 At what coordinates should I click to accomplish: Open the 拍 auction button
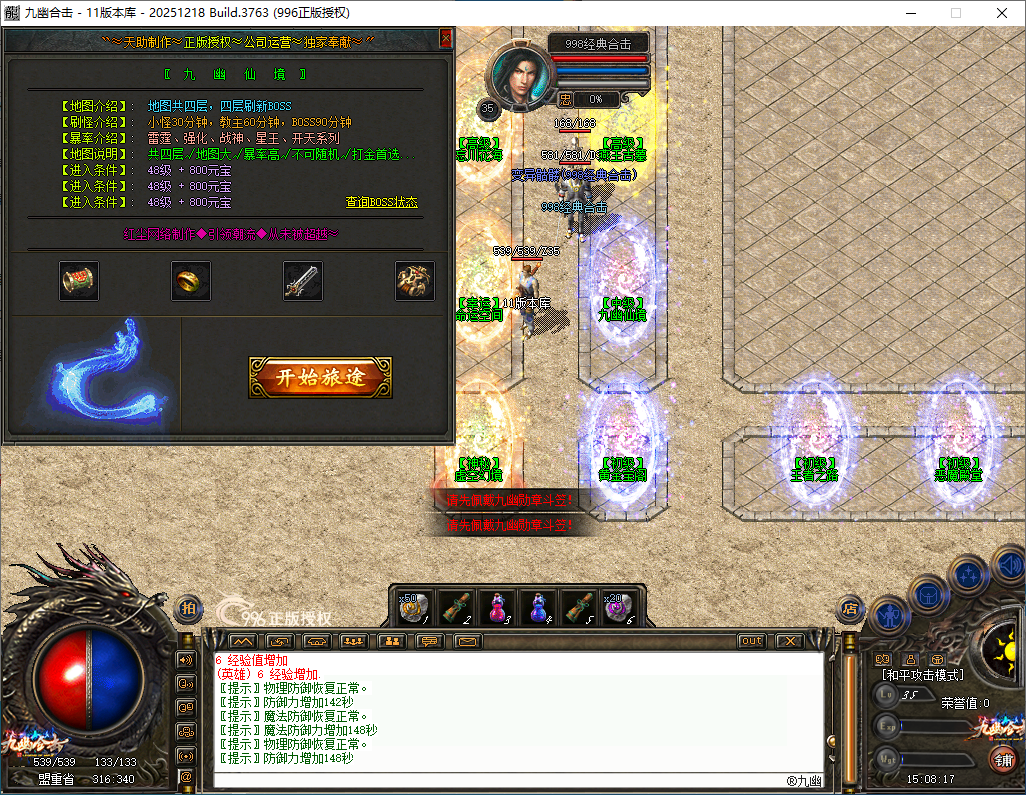click(188, 608)
